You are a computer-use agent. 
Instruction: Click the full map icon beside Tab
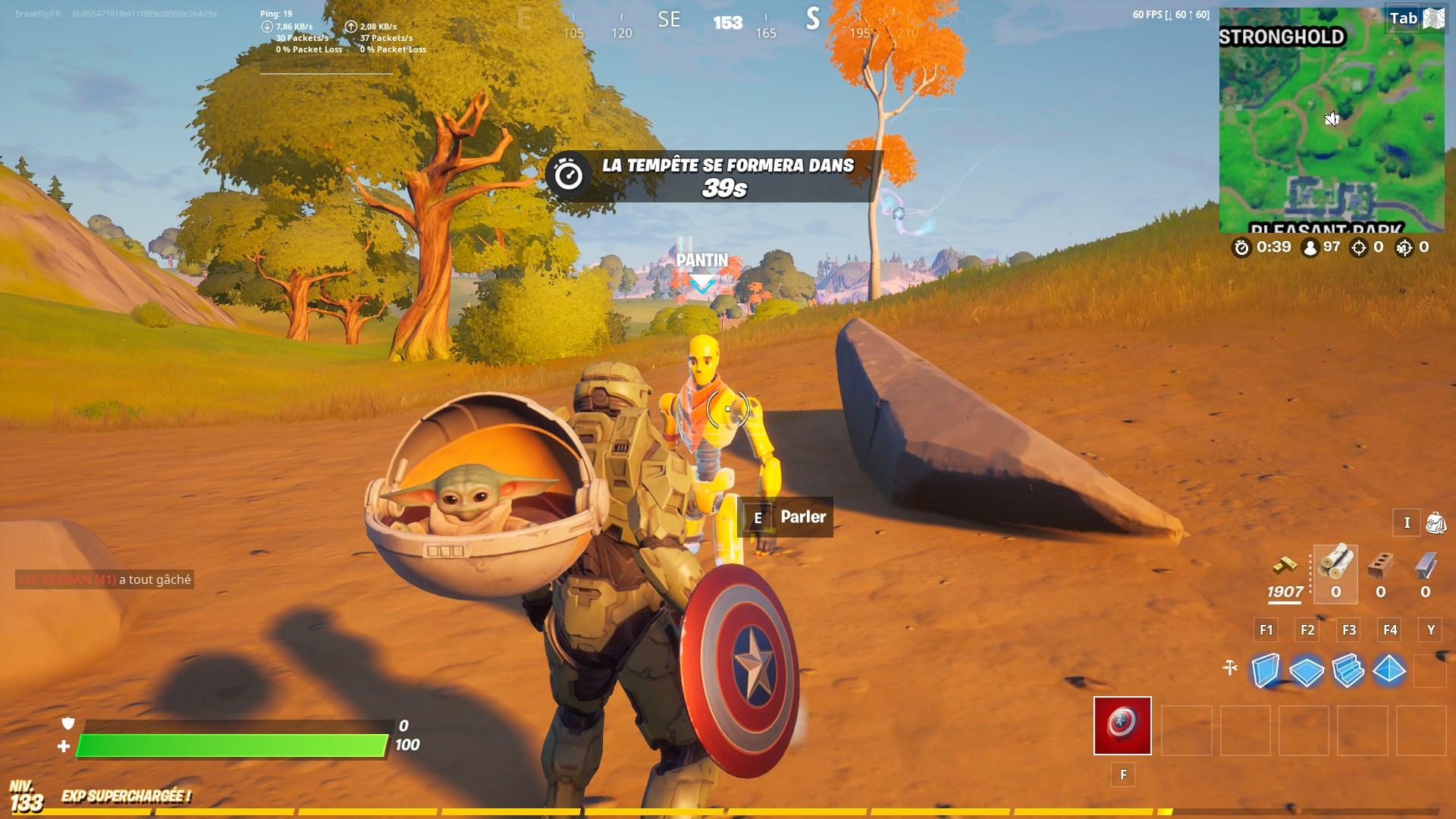click(x=1433, y=18)
